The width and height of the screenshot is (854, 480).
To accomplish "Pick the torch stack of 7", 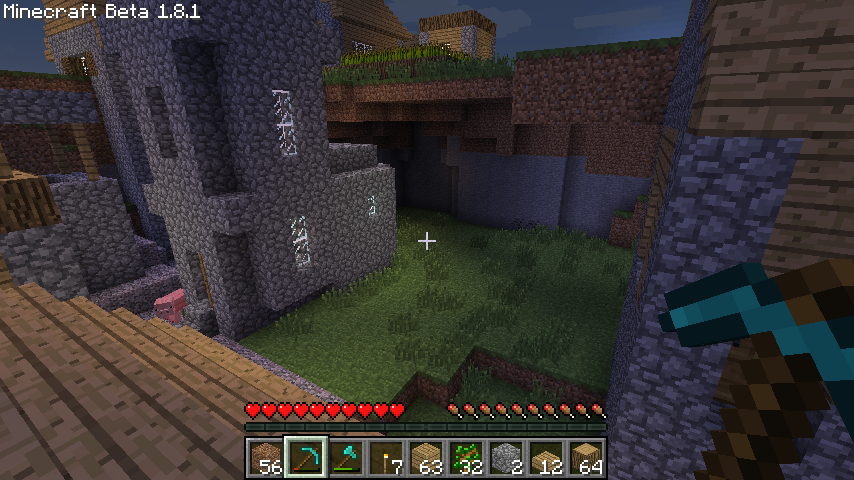I will [386, 458].
